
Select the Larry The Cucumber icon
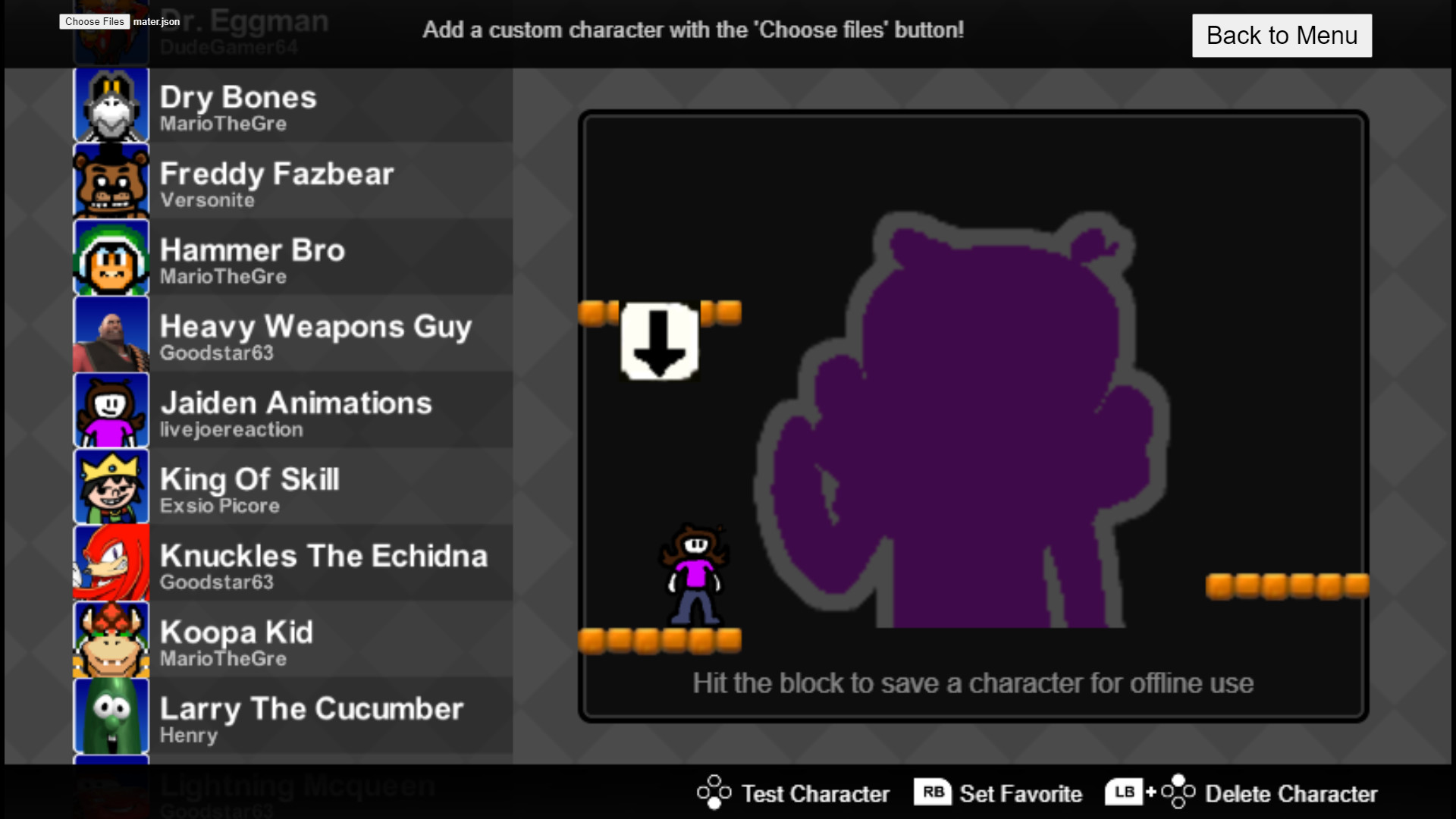[111, 716]
